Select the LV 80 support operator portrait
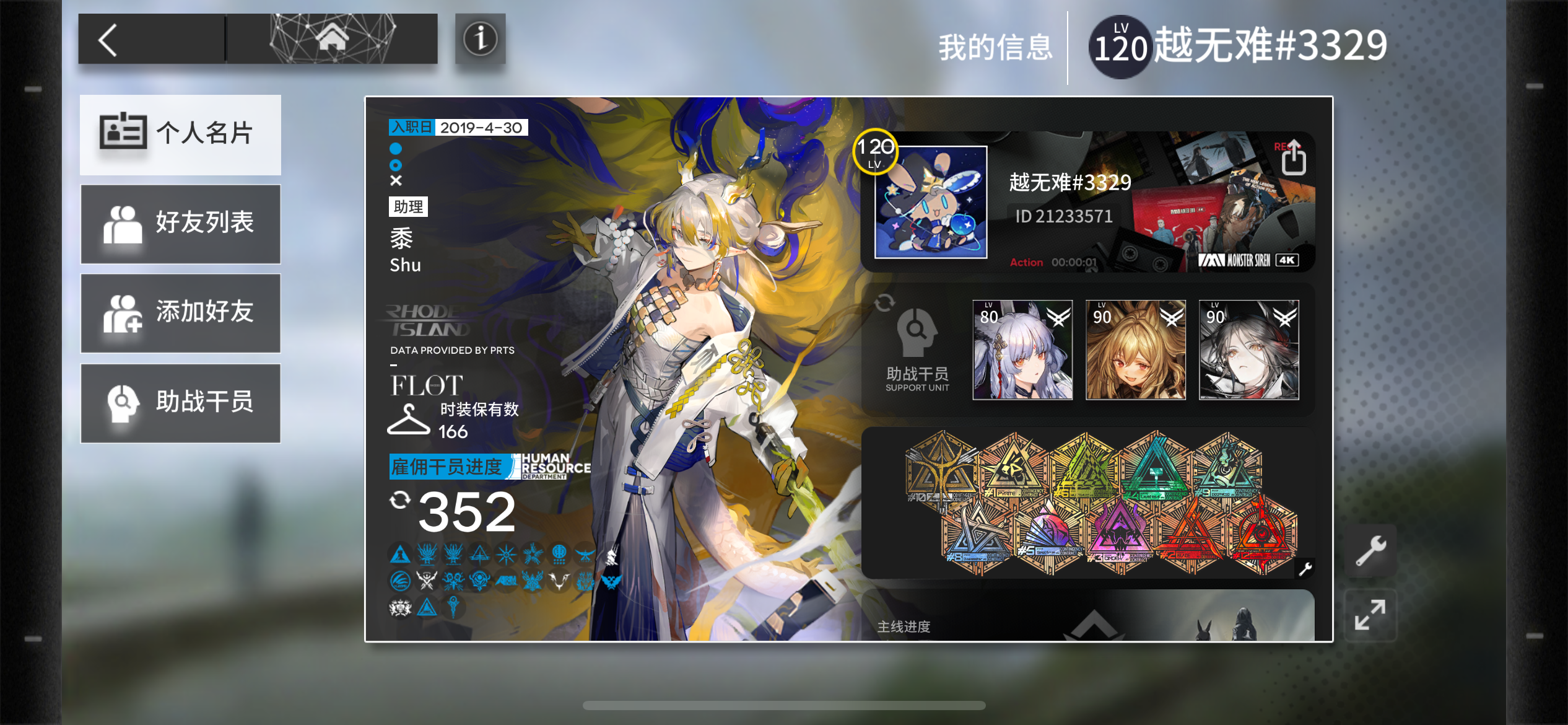Screen dimensions: 1568x725 click(1024, 351)
